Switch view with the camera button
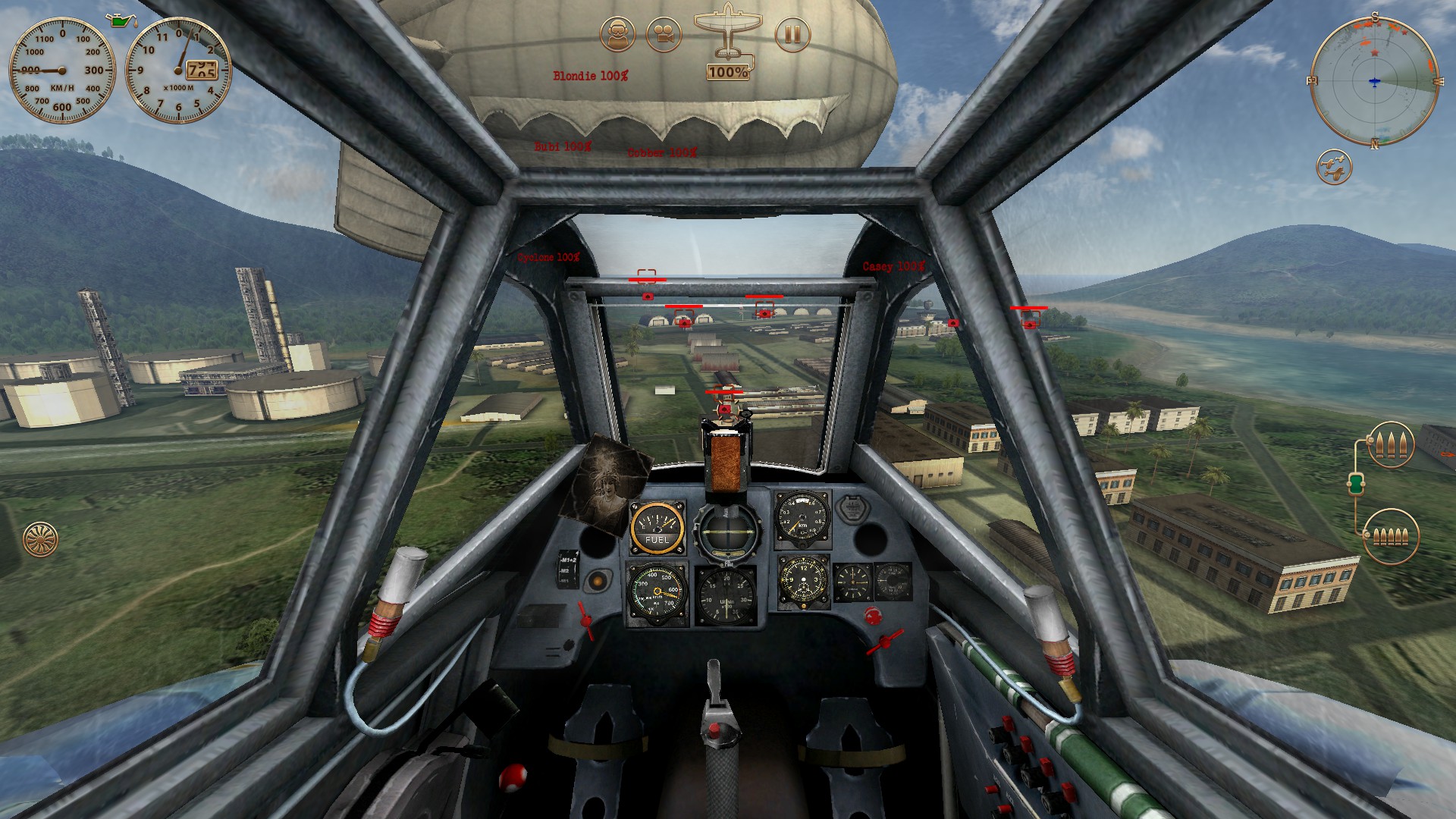1456x819 pixels. pos(664,35)
